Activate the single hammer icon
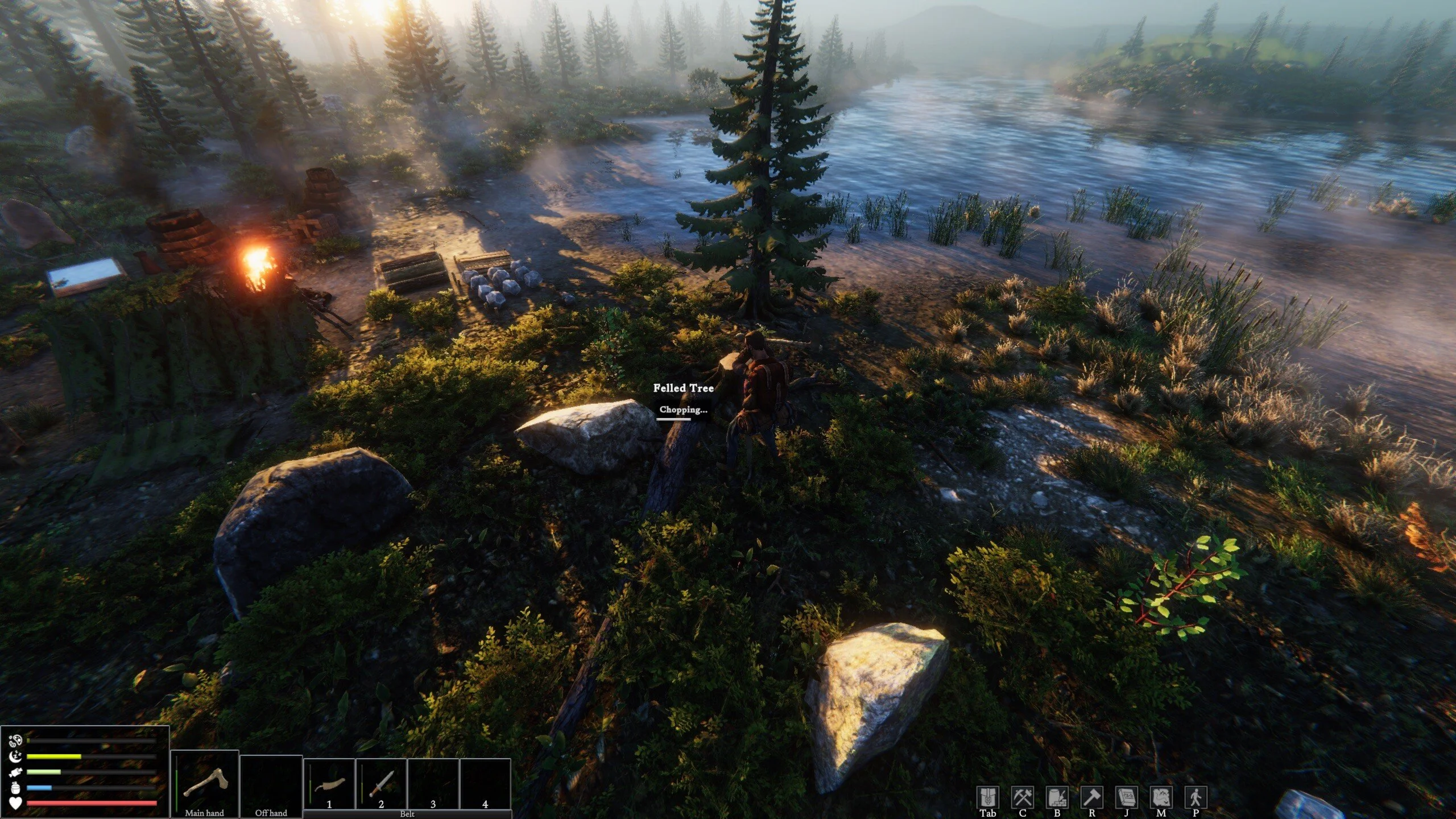 pos(1091,797)
